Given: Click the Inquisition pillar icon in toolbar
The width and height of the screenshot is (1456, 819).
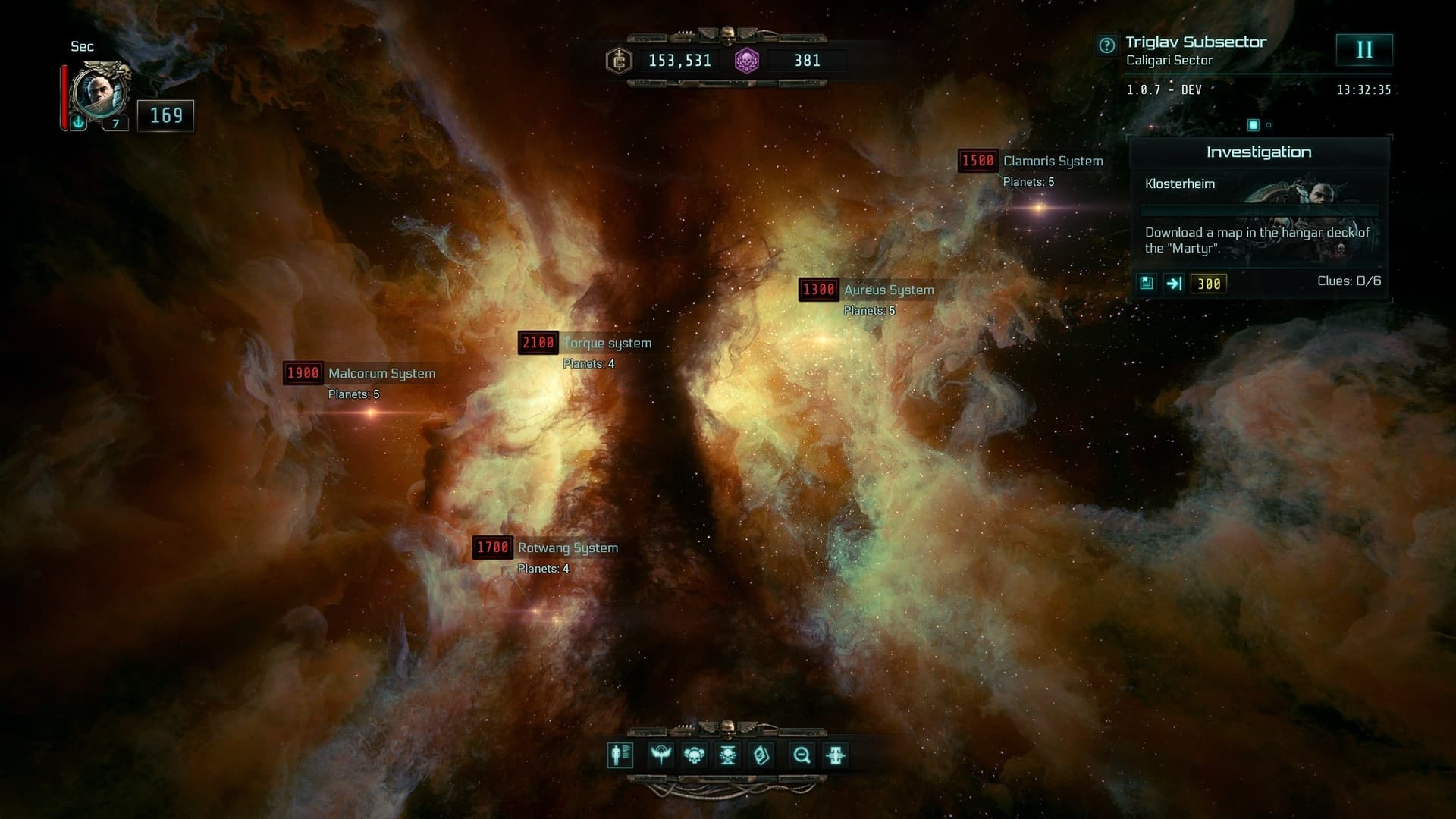Looking at the screenshot, I should click(x=836, y=755).
